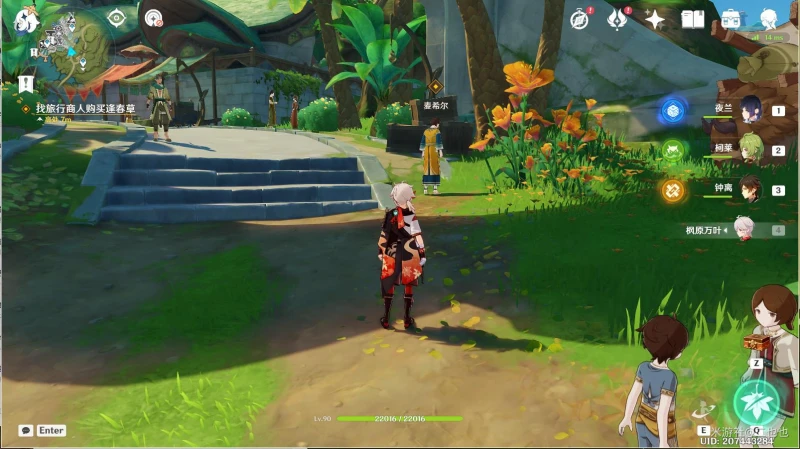Viewport: 800px width, 449px height.
Task: Open the Adventurer Handbook book icon
Action: [693, 19]
